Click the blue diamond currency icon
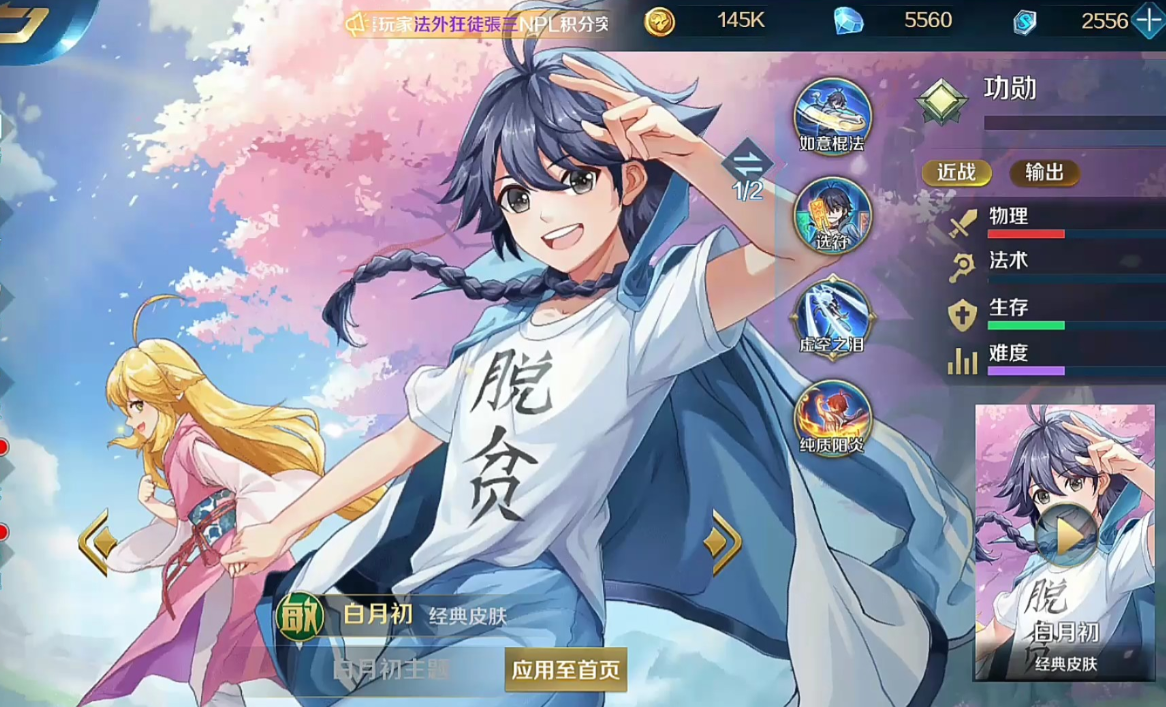Screen dimensions: 1166x707 [x=849, y=21]
